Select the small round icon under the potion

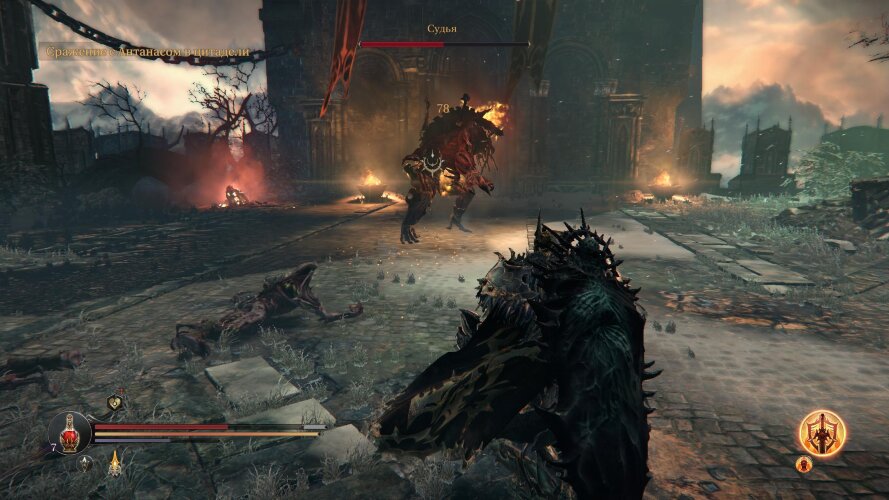(86, 462)
